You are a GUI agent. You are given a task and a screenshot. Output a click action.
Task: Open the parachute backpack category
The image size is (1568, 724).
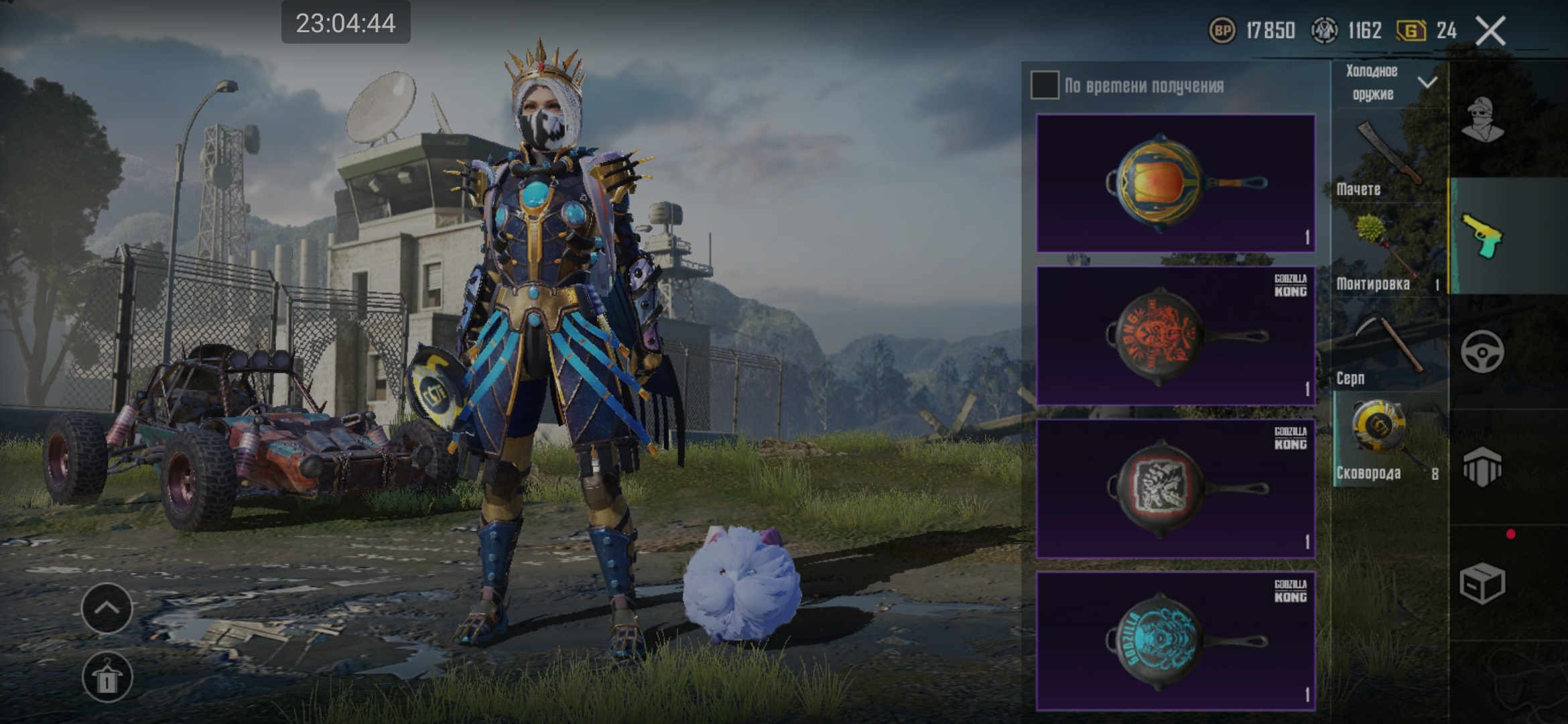[1482, 467]
